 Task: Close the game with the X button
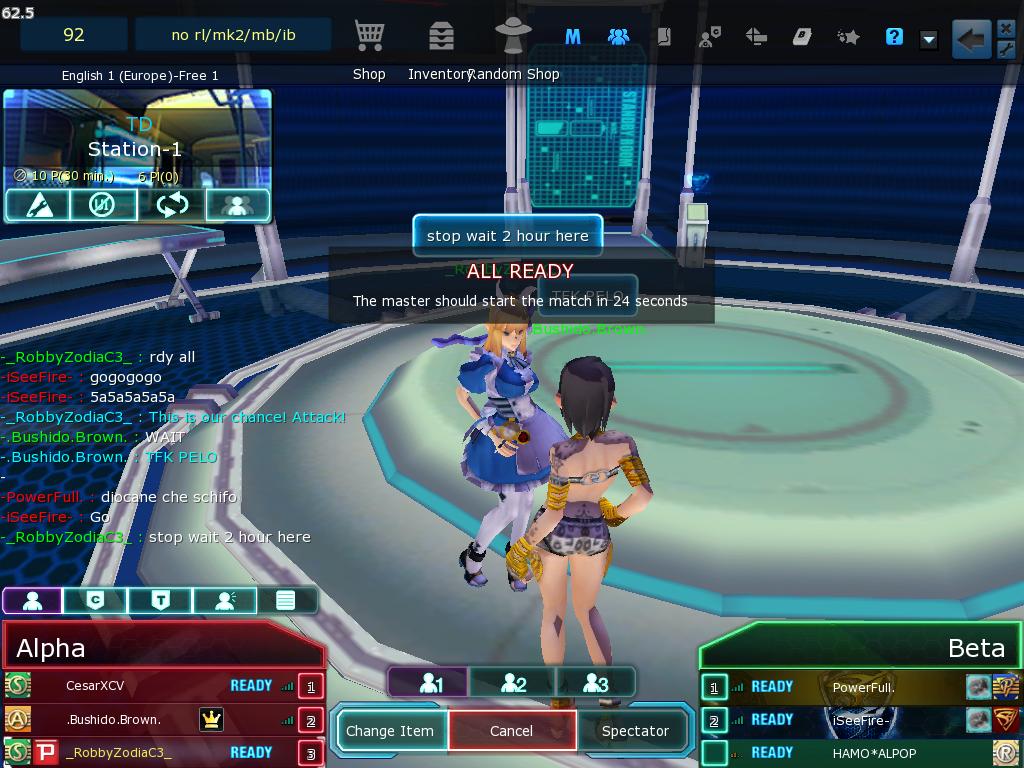[x=1006, y=28]
